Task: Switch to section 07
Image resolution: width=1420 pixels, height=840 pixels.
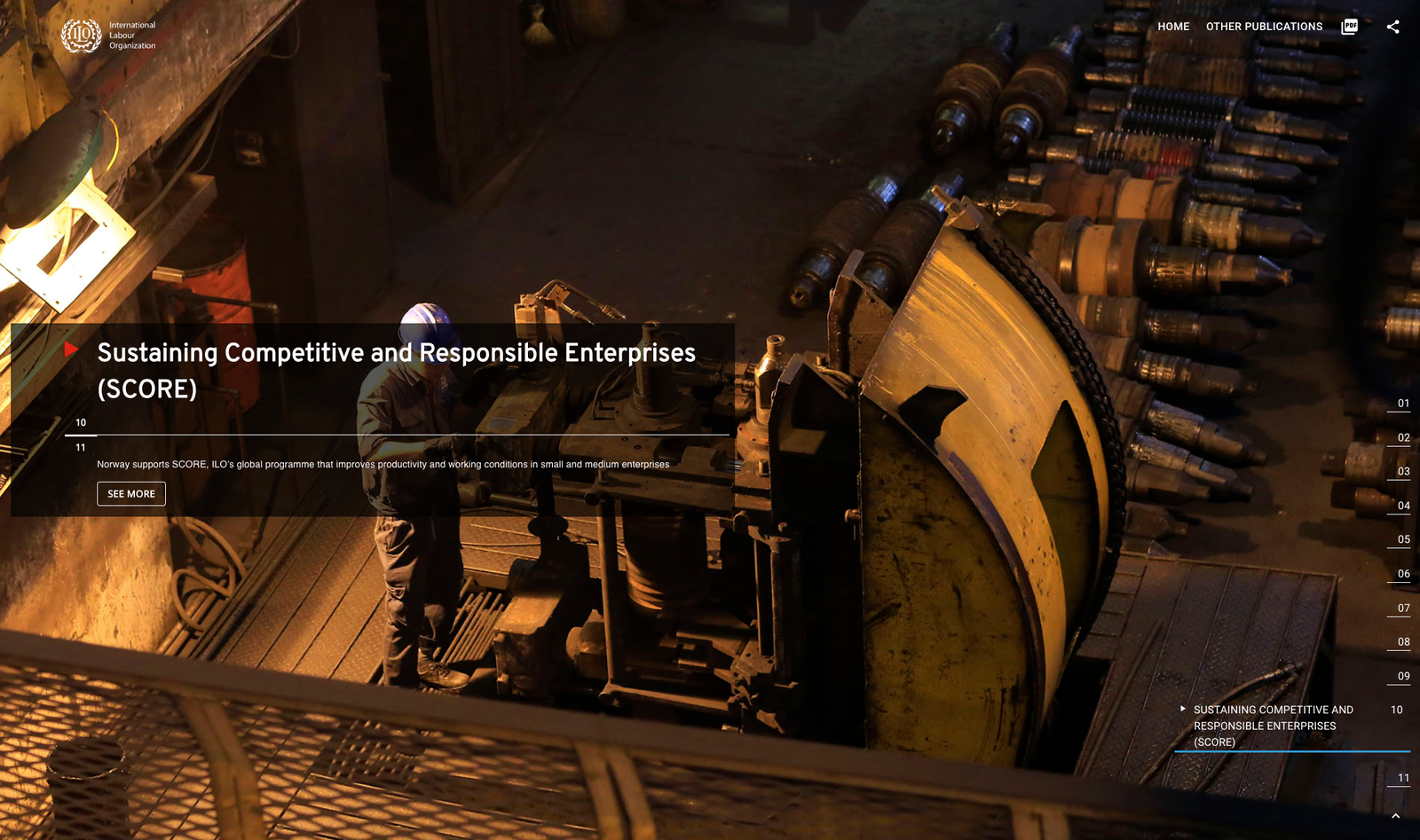Action: tap(1403, 608)
